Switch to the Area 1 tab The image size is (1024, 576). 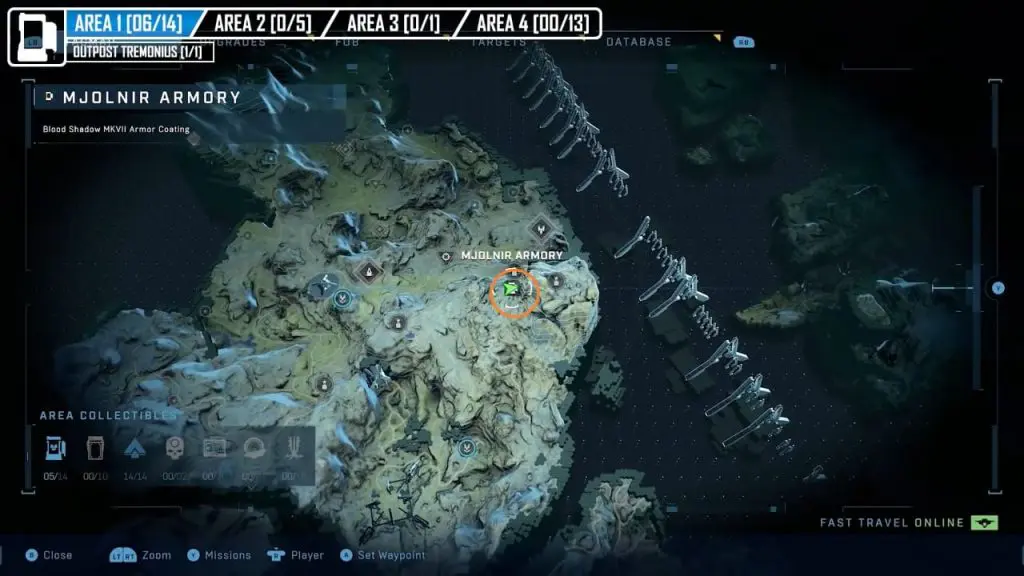tap(128, 23)
